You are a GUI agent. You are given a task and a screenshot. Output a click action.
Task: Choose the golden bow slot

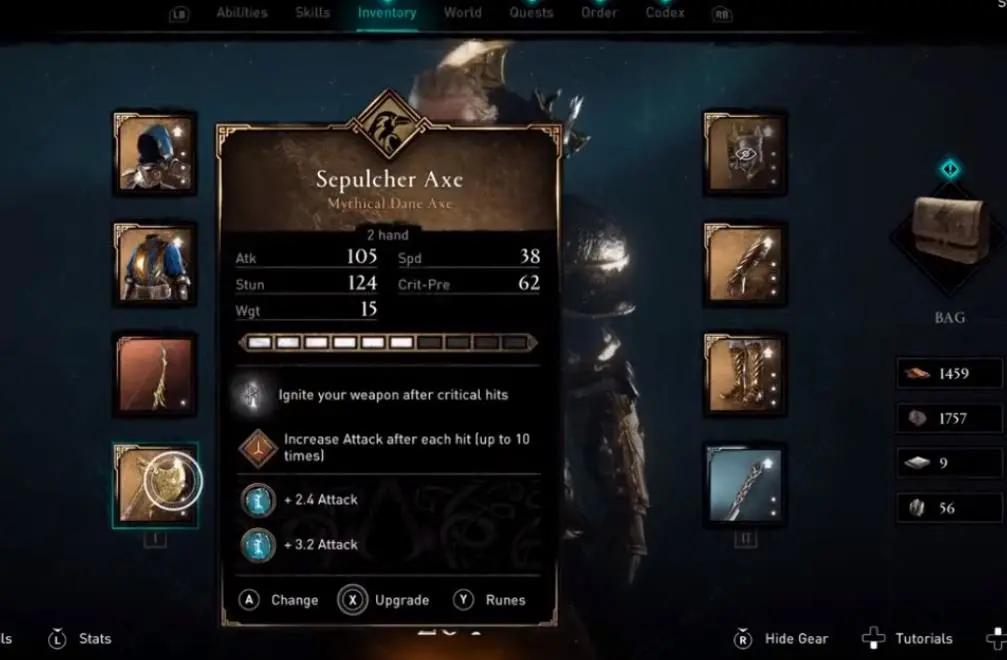coord(155,374)
